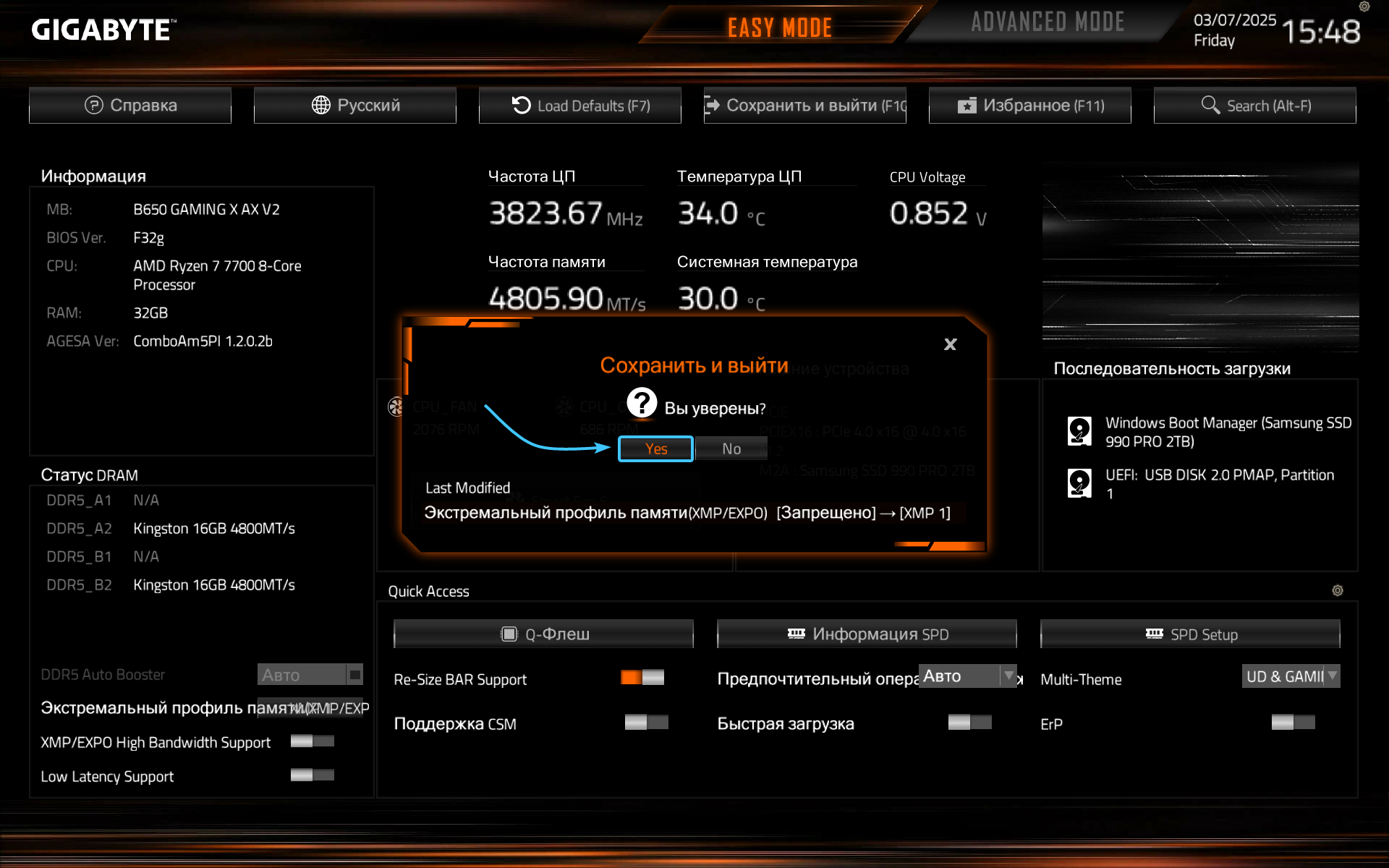Choose No in the confirmation dialog

[731, 448]
